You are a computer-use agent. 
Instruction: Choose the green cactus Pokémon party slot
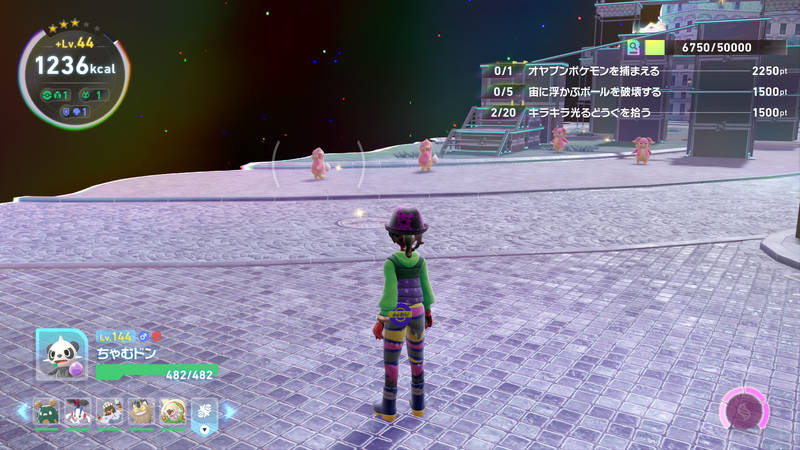[x=45, y=411]
